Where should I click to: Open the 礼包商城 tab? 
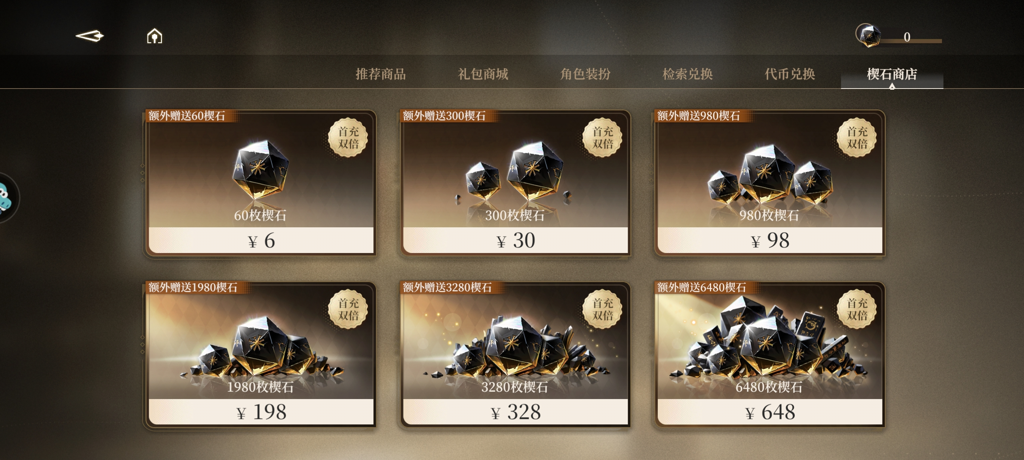pyautogui.click(x=483, y=74)
